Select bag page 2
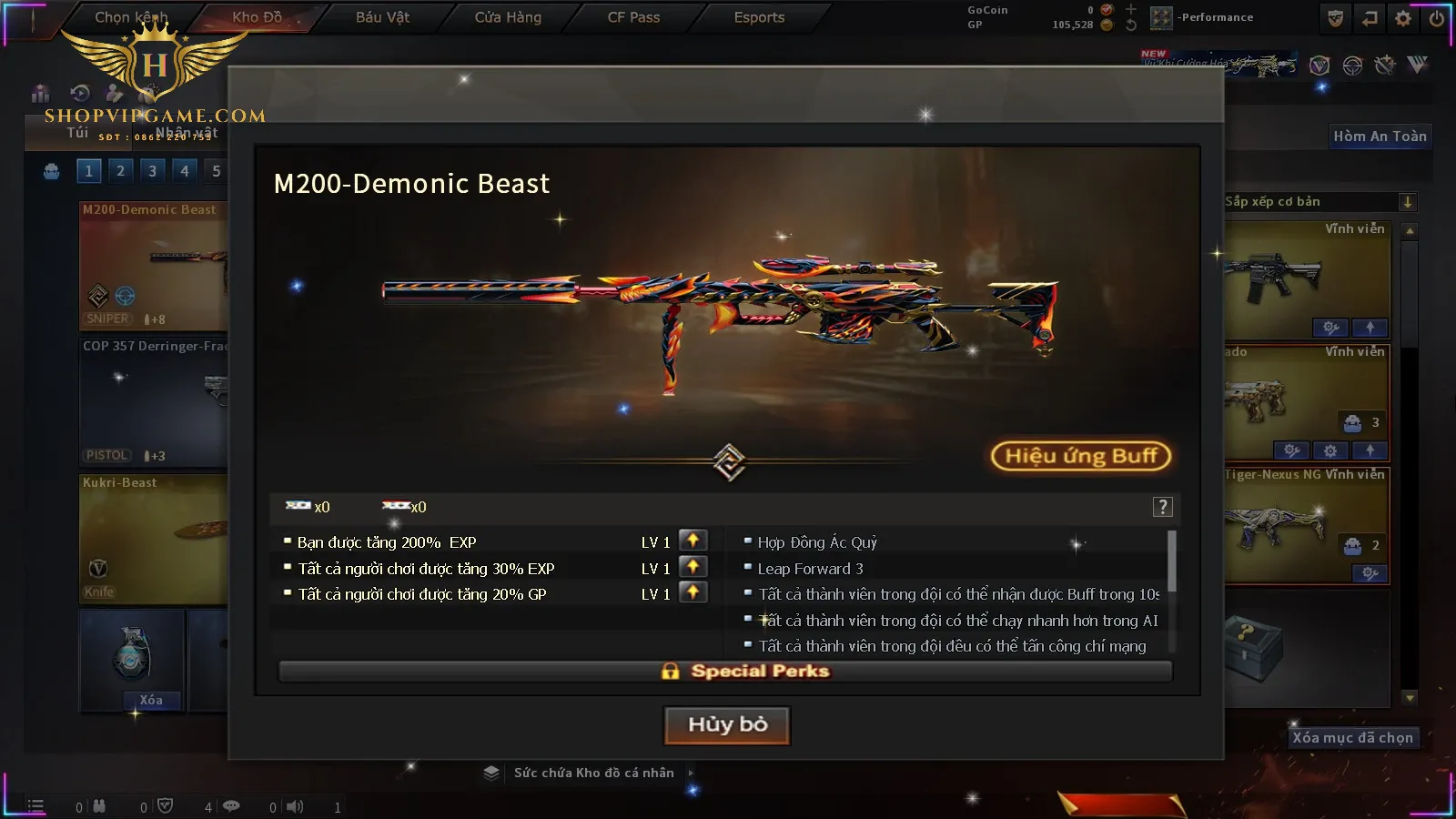The height and width of the screenshot is (819, 1456). pos(120,170)
